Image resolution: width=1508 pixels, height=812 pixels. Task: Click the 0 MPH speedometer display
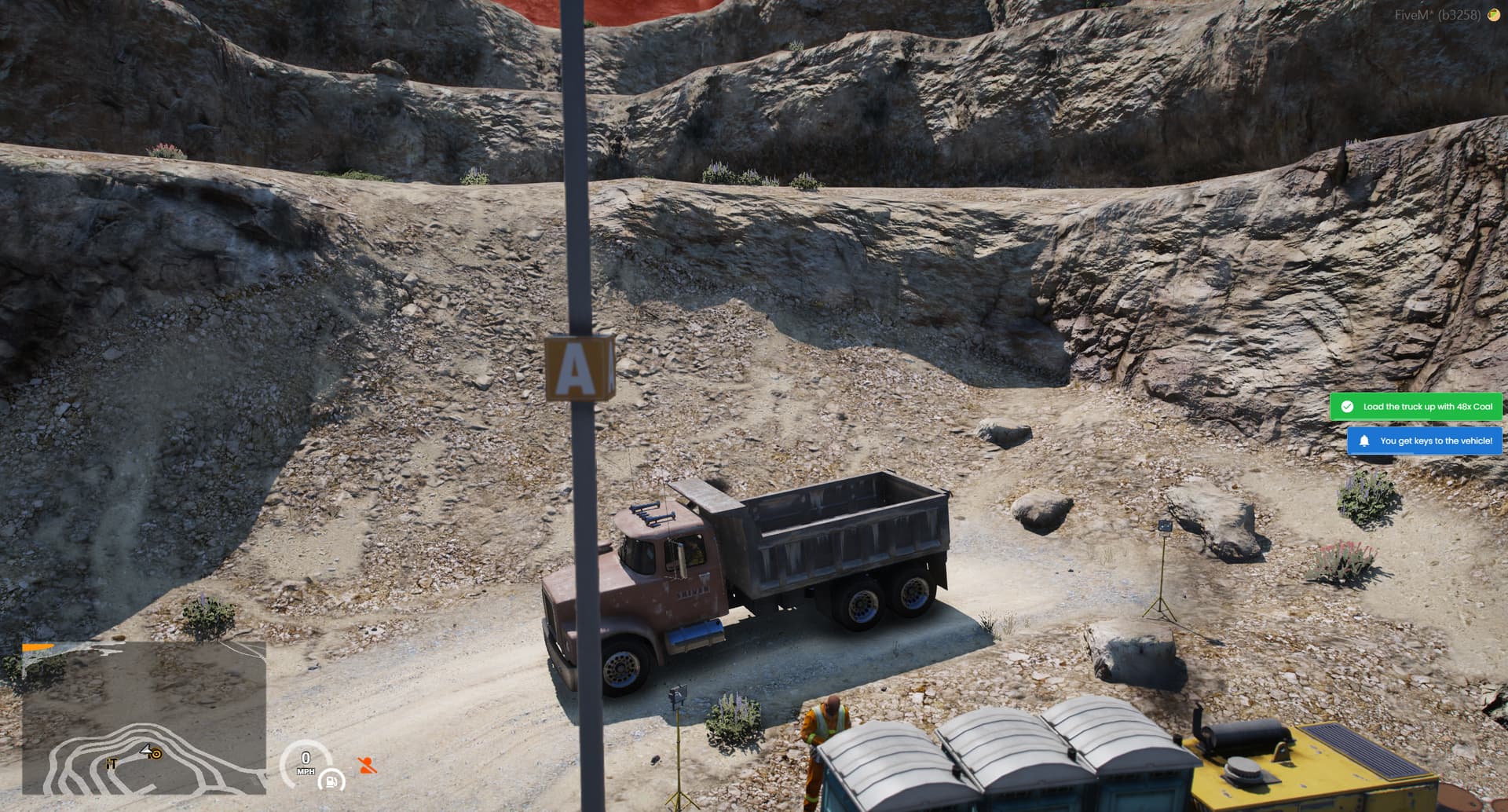point(305,762)
